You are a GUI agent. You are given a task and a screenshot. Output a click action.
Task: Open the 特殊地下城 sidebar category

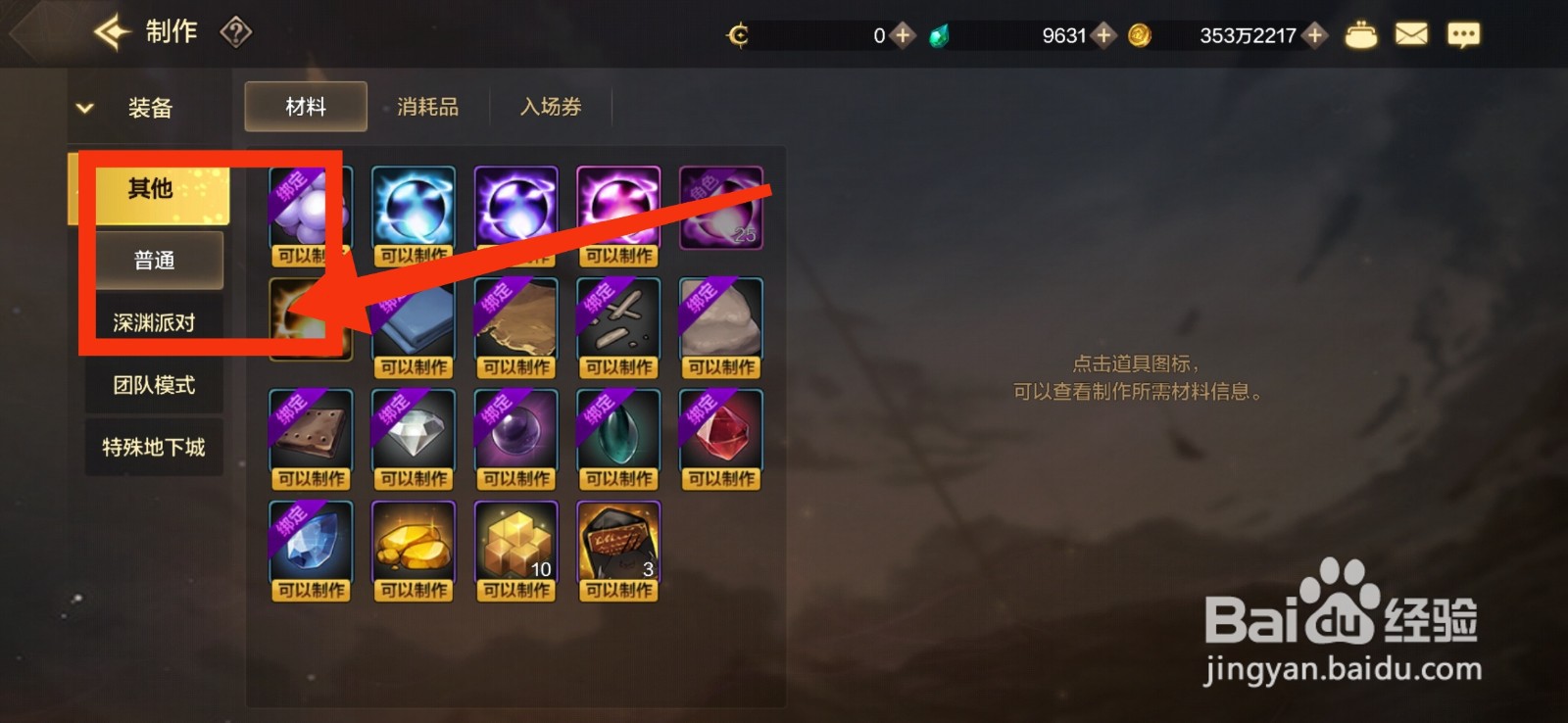[x=154, y=447]
